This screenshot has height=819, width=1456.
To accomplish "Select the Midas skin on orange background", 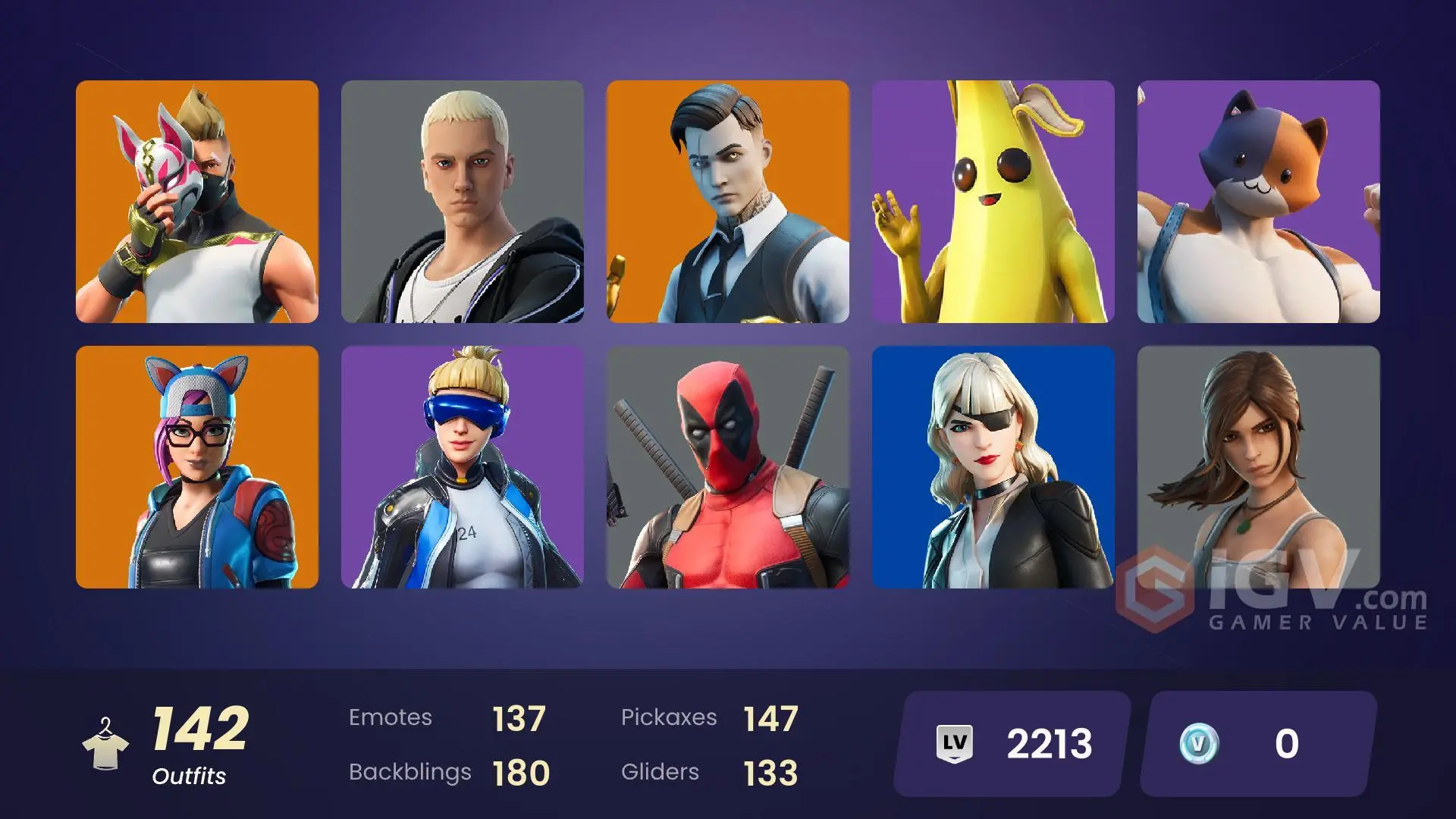I will tap(728, 201).
